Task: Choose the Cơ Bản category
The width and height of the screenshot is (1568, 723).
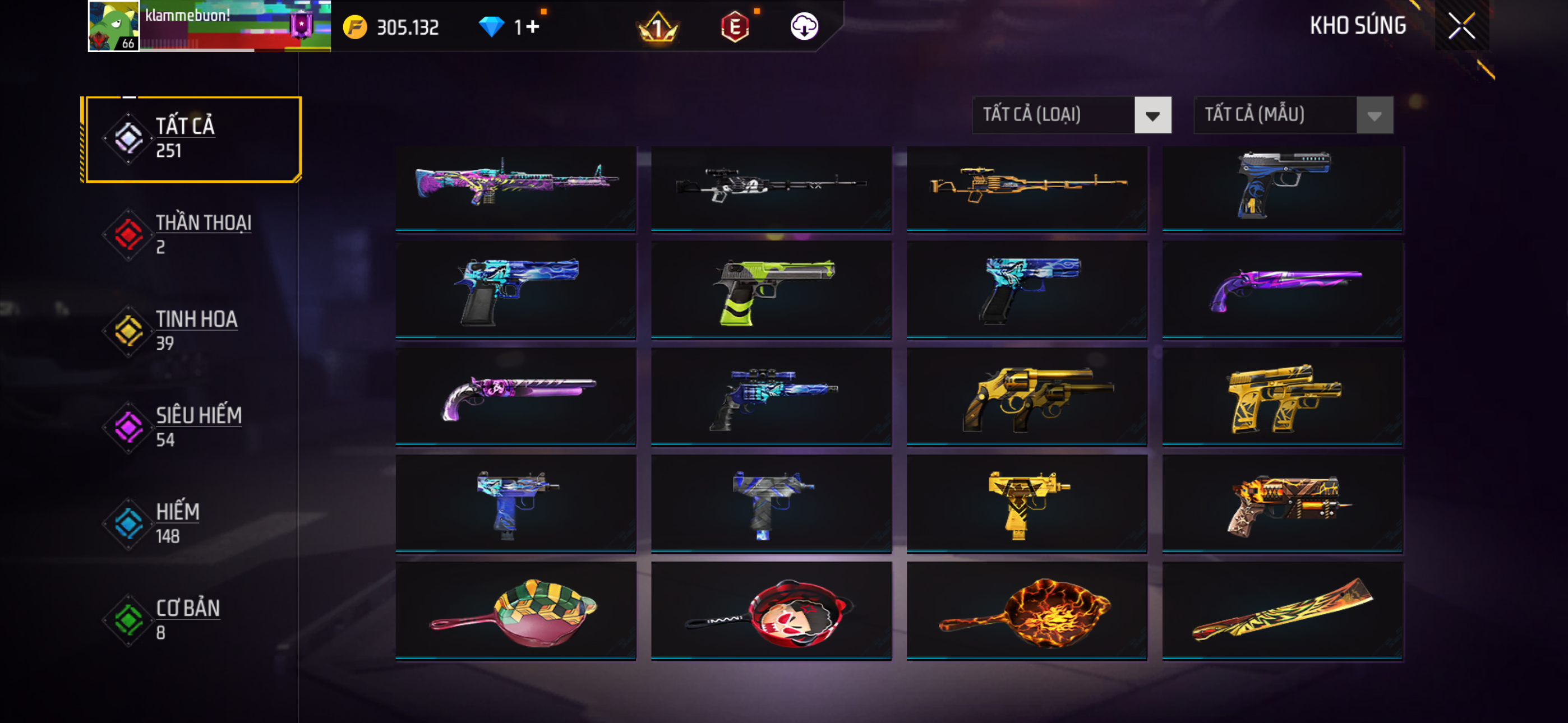Action: coord(192,619)
